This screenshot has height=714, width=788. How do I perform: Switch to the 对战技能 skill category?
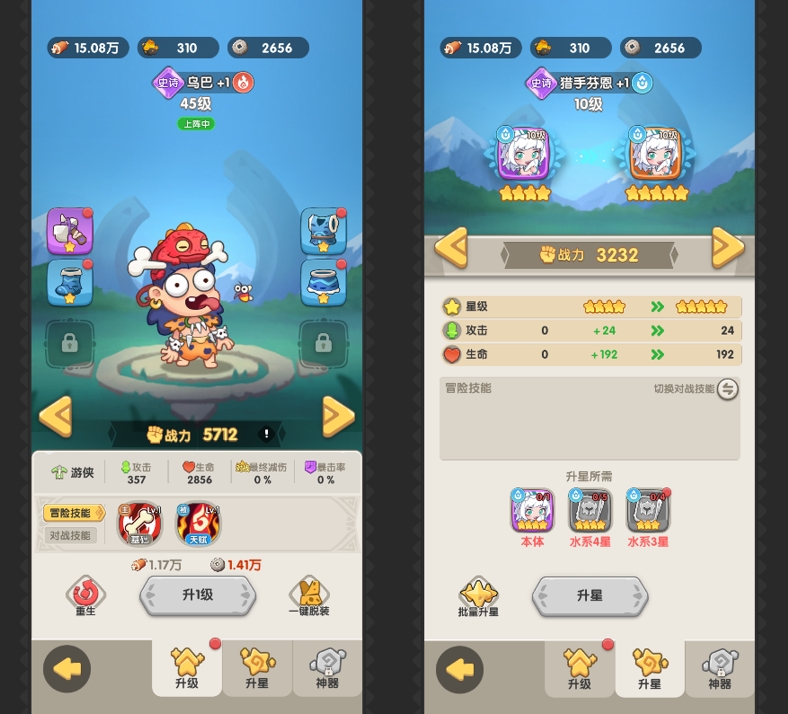pyautogui.click(x=71, y=535)
